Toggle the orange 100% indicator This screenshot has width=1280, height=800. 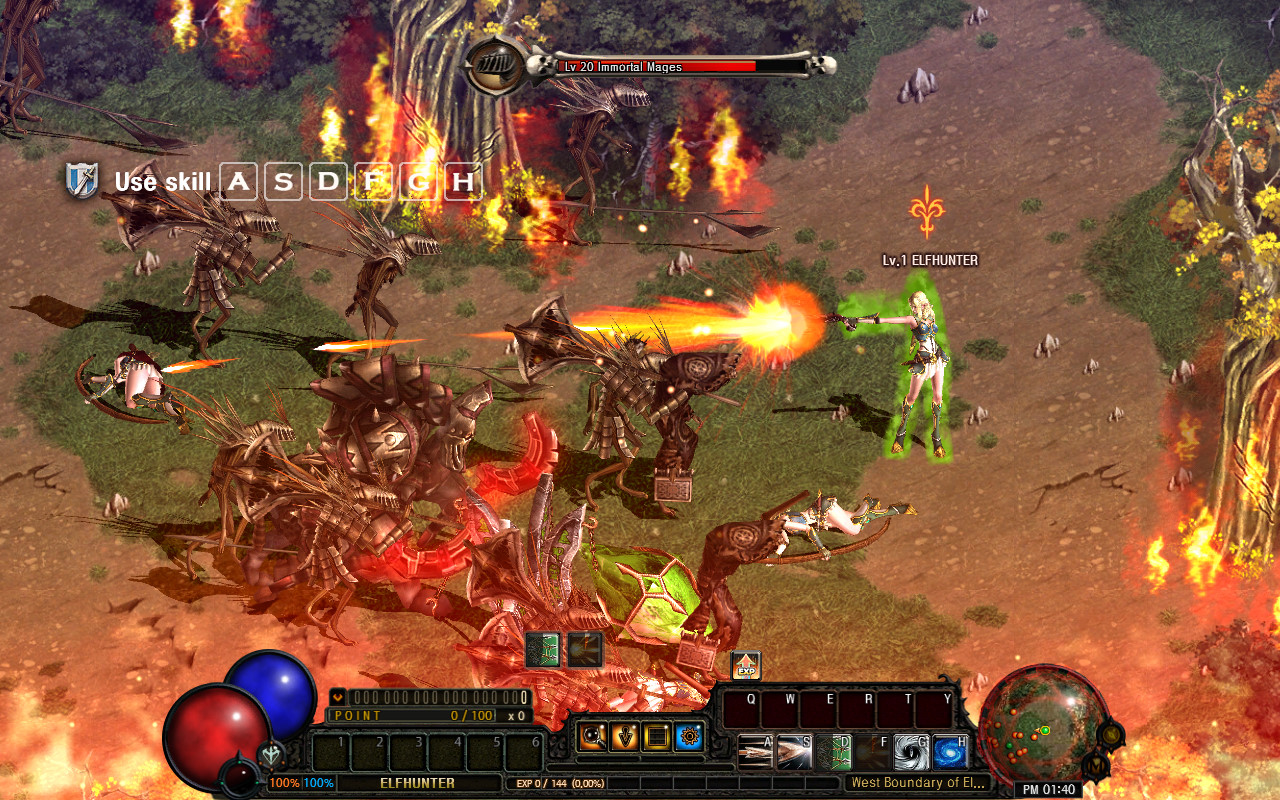[x=284, y=782]
